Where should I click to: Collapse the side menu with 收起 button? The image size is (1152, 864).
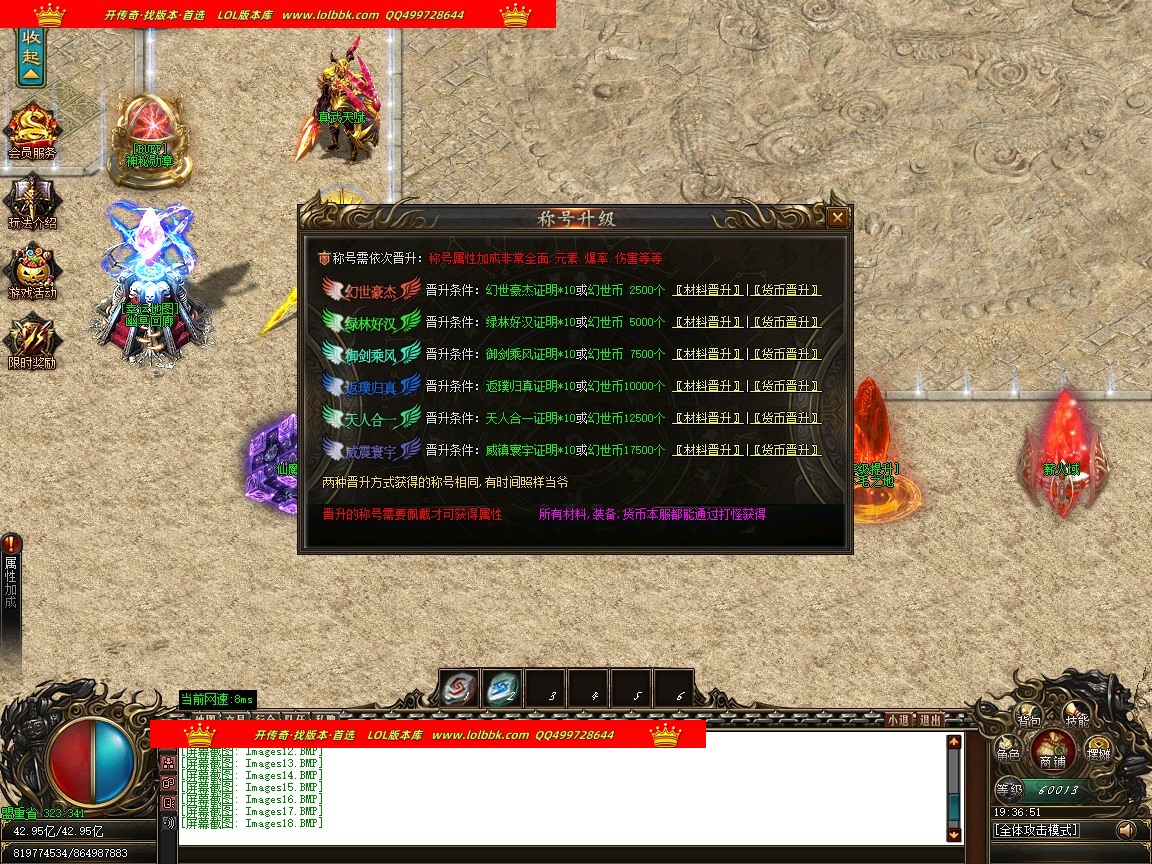[31, 56]
